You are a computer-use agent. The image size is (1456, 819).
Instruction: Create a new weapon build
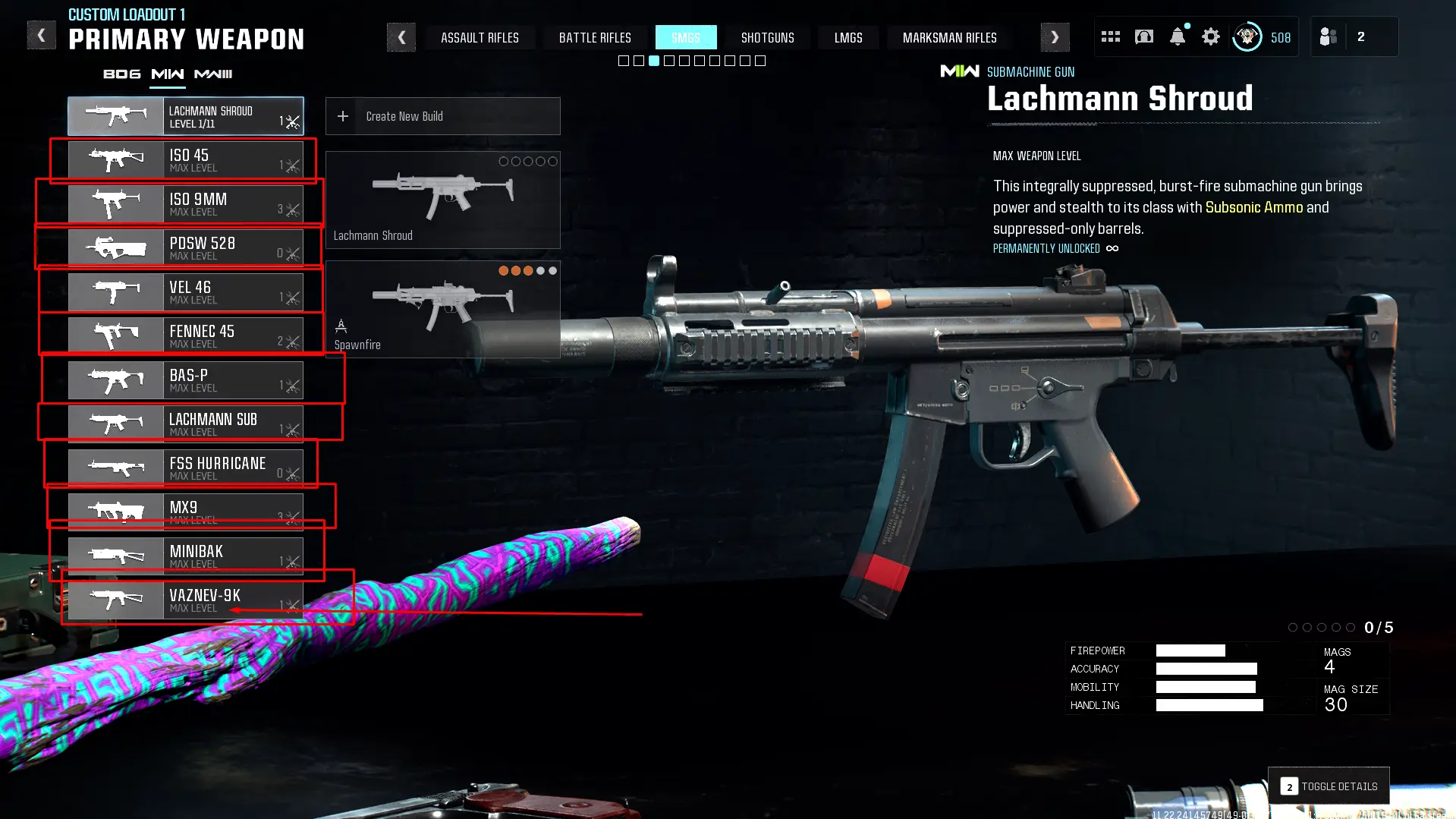tap(442, 116)
